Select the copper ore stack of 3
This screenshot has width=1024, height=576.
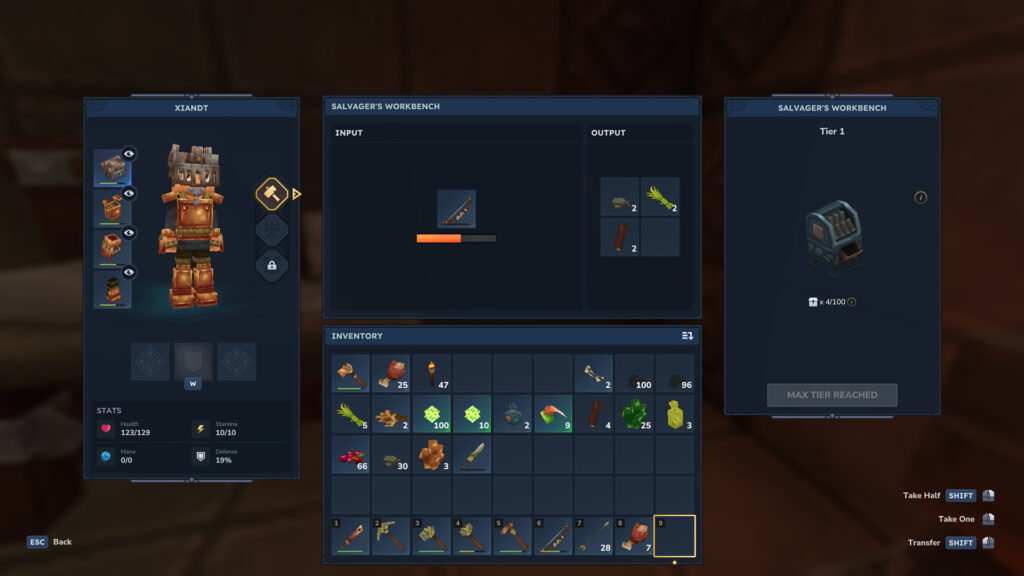tap(432, 455)
